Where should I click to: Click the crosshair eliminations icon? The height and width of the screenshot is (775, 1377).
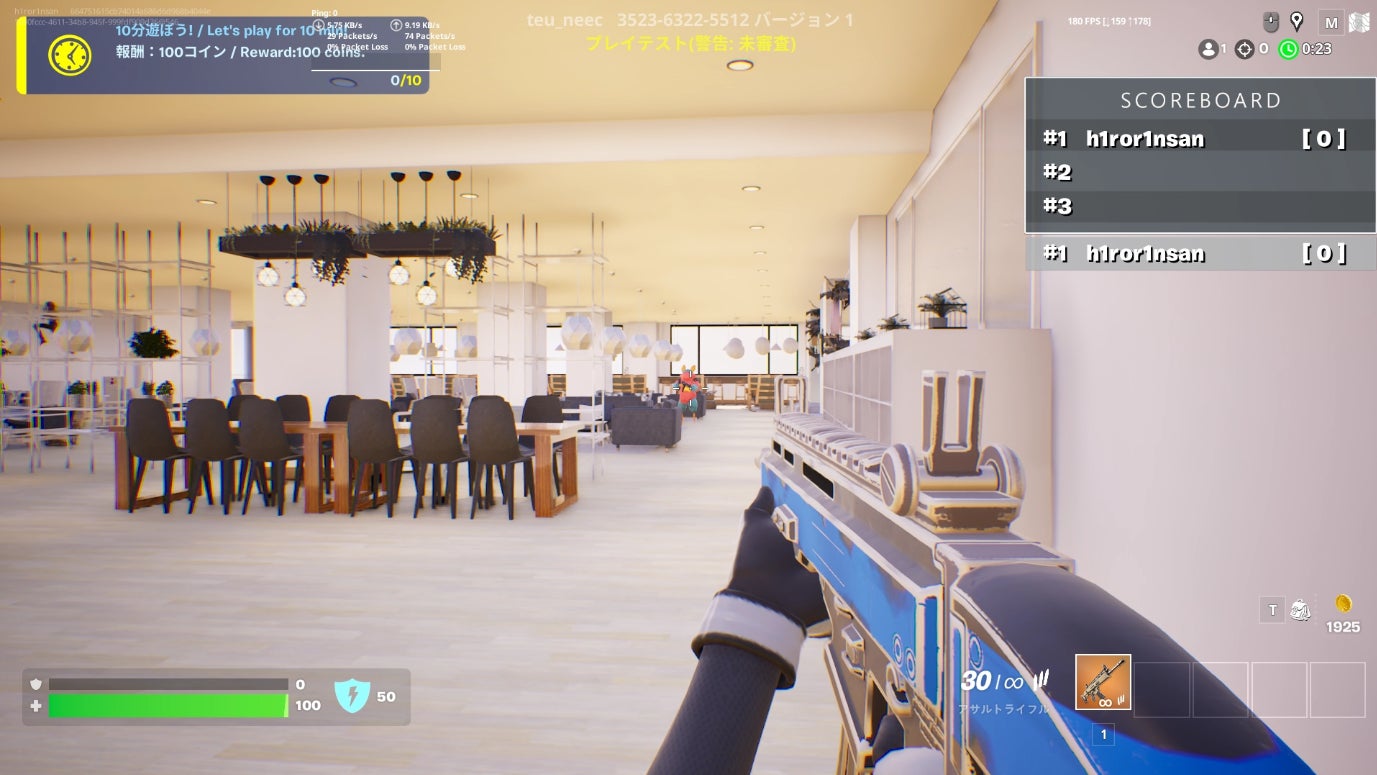coord(1244,49)
